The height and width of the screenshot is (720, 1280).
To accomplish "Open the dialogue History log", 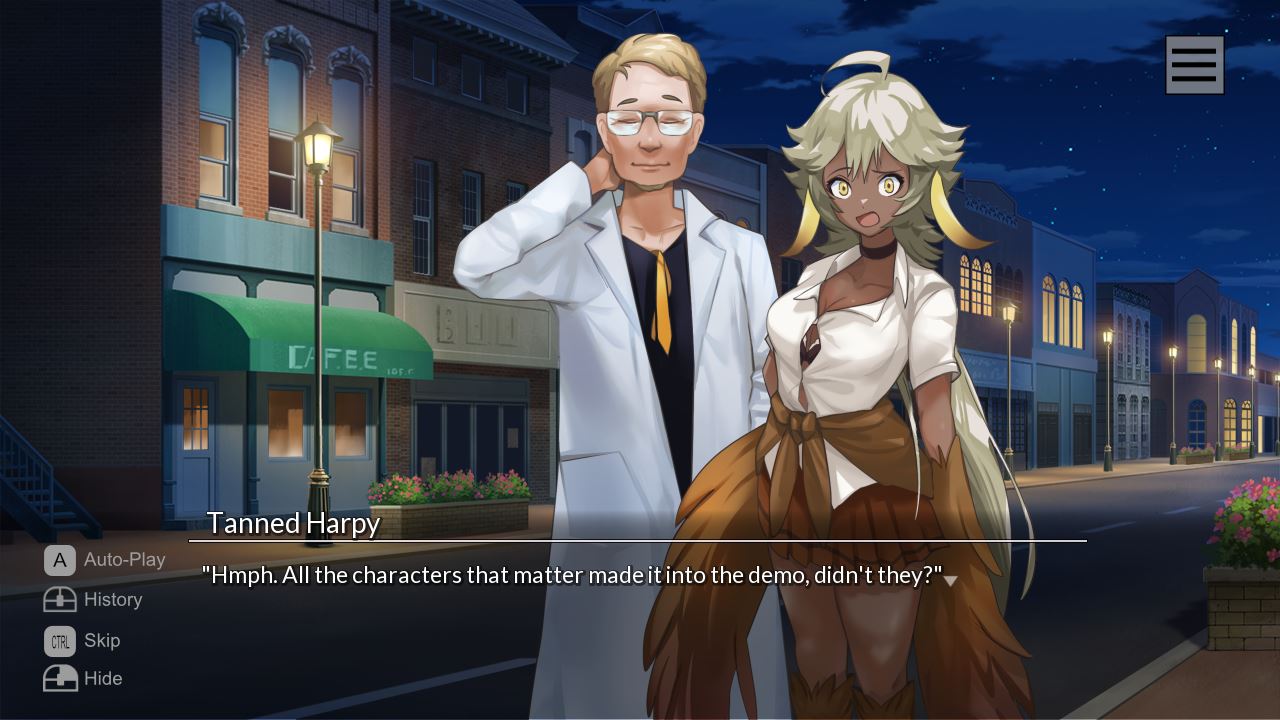I will 93,600.
